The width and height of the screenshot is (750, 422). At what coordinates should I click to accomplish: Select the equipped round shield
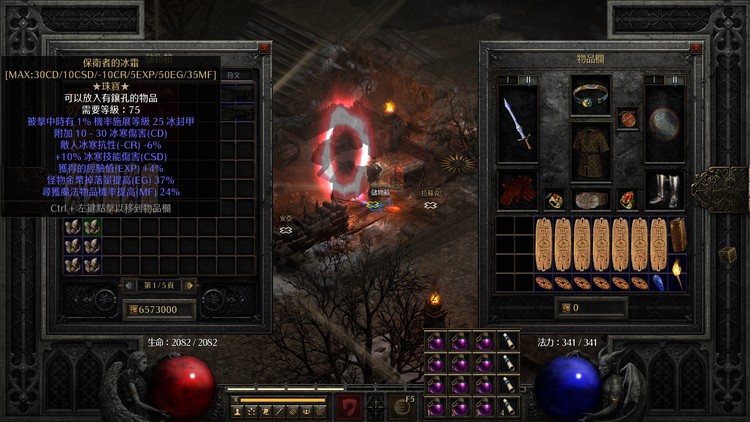664,123
